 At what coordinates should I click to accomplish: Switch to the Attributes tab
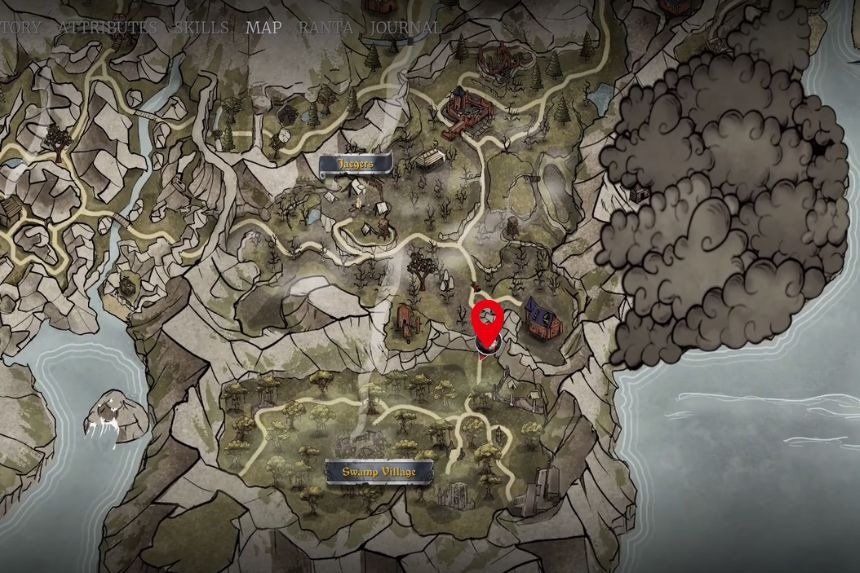107,28
